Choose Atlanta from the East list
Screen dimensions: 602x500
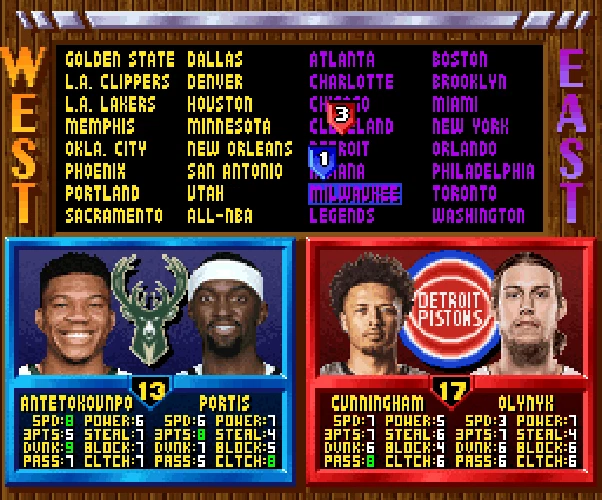[x=342, y=60]
